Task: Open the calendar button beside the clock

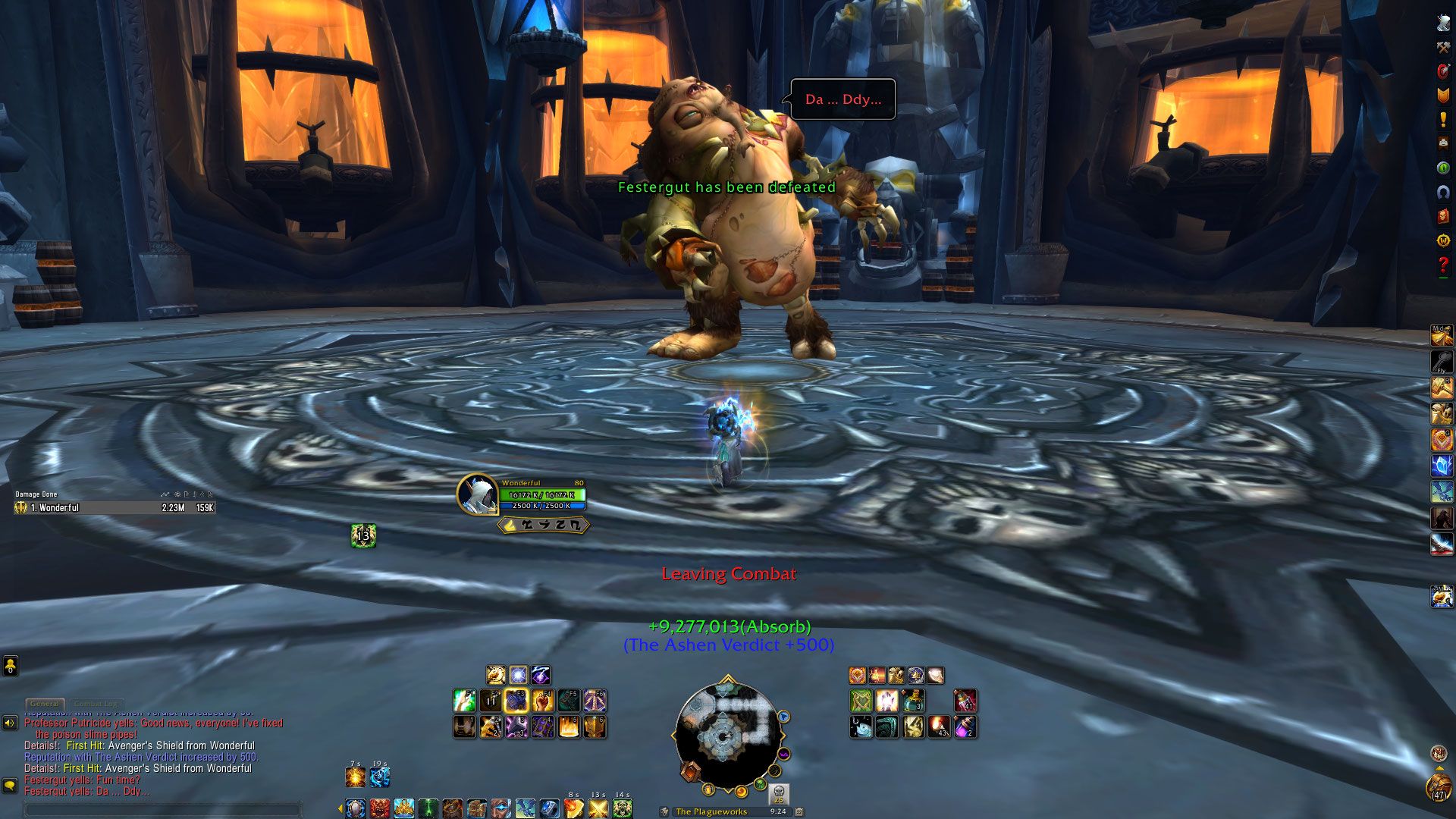Action: (x=799, y=811)
